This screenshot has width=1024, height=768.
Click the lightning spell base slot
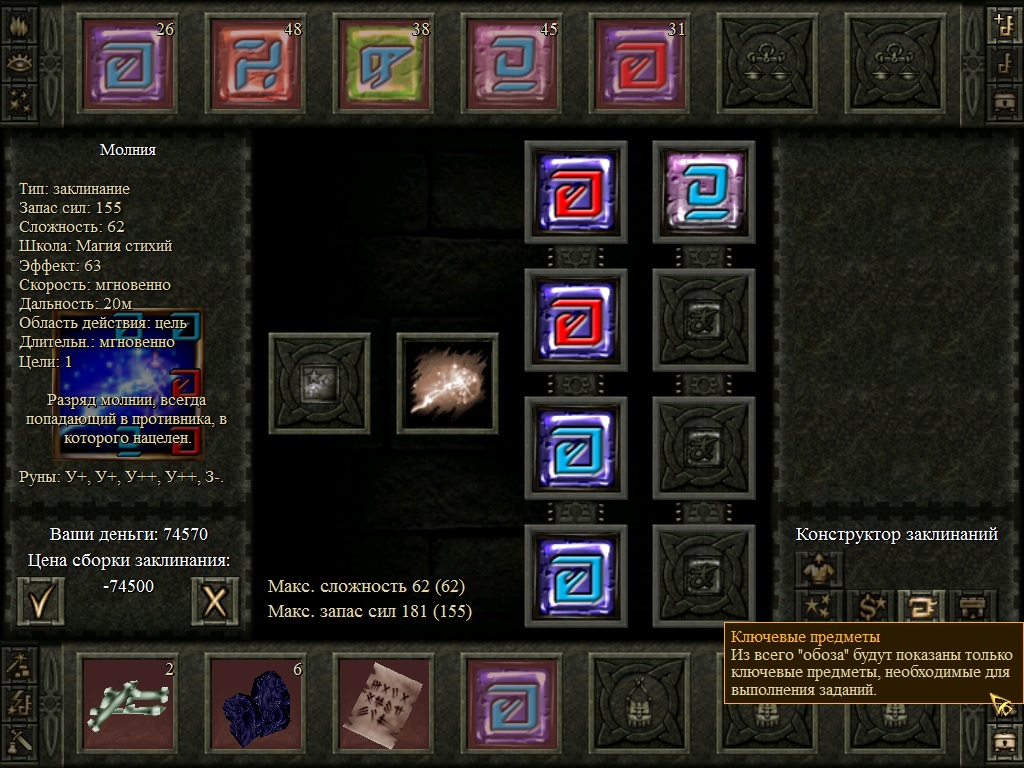(447, 384)
